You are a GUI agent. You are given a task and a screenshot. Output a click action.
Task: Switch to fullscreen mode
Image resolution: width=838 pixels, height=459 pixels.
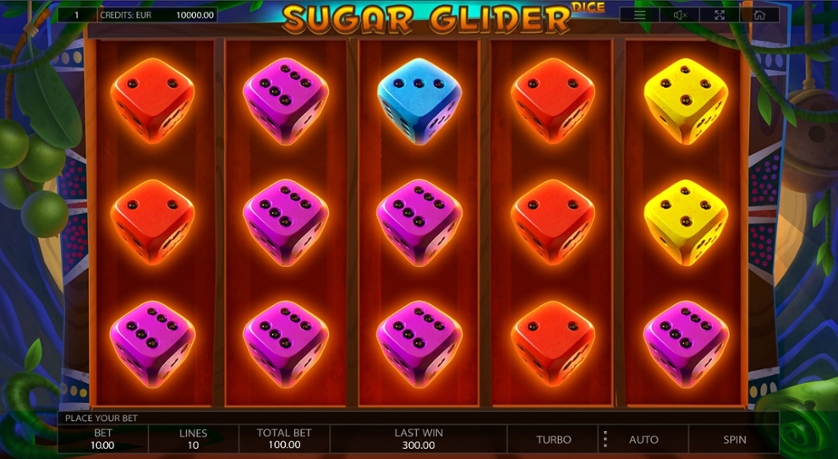[x=720, y=15]
